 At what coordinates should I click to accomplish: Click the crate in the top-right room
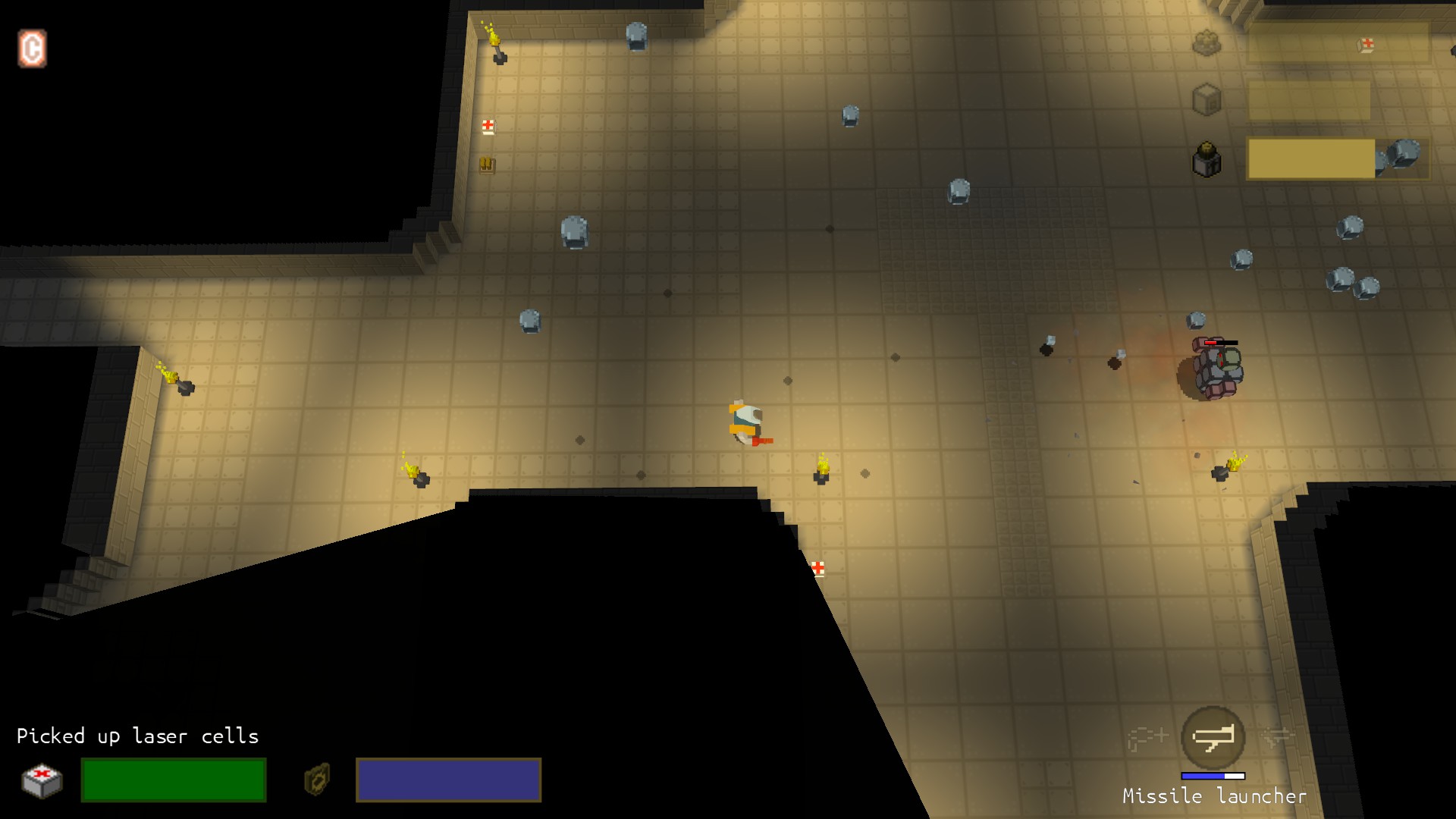pos(1206,99)
